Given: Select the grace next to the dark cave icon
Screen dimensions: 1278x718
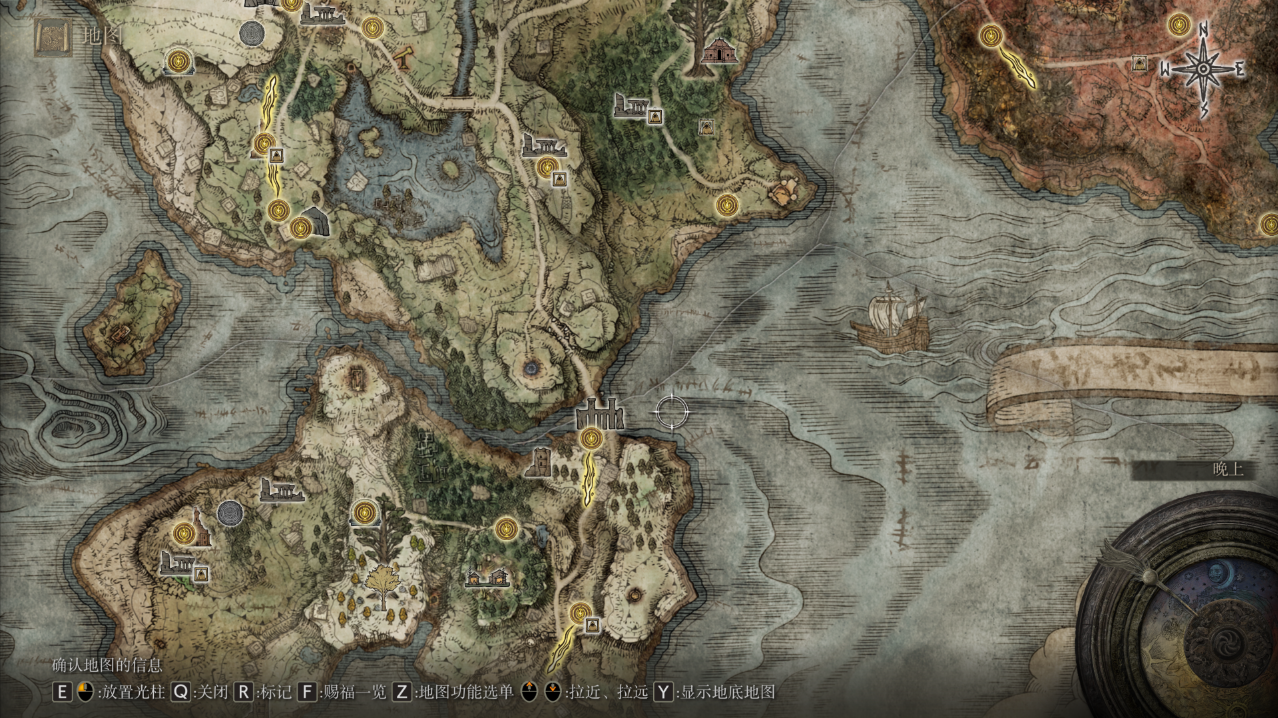Looking at the screenshot, I should pos(300,228).
